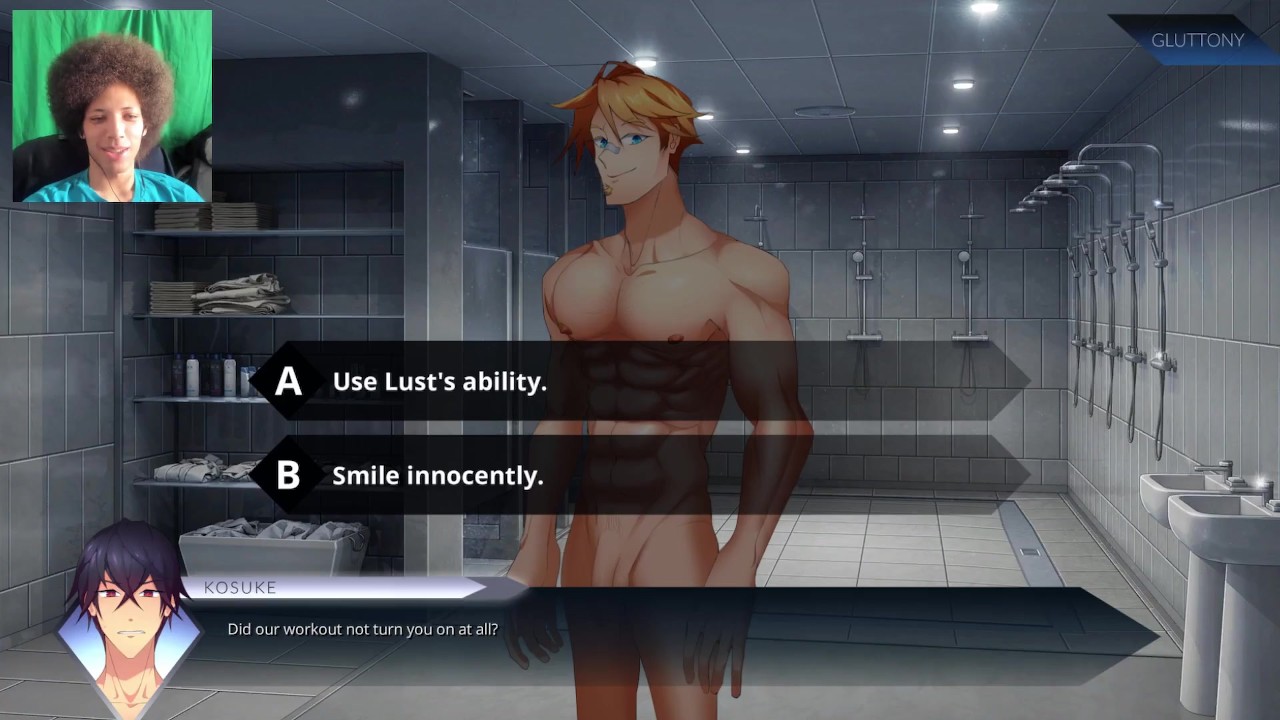Click the Gluttony label in the corner
The height and width of the screenshot is (720, 1280).
(x=1197, y=41)
